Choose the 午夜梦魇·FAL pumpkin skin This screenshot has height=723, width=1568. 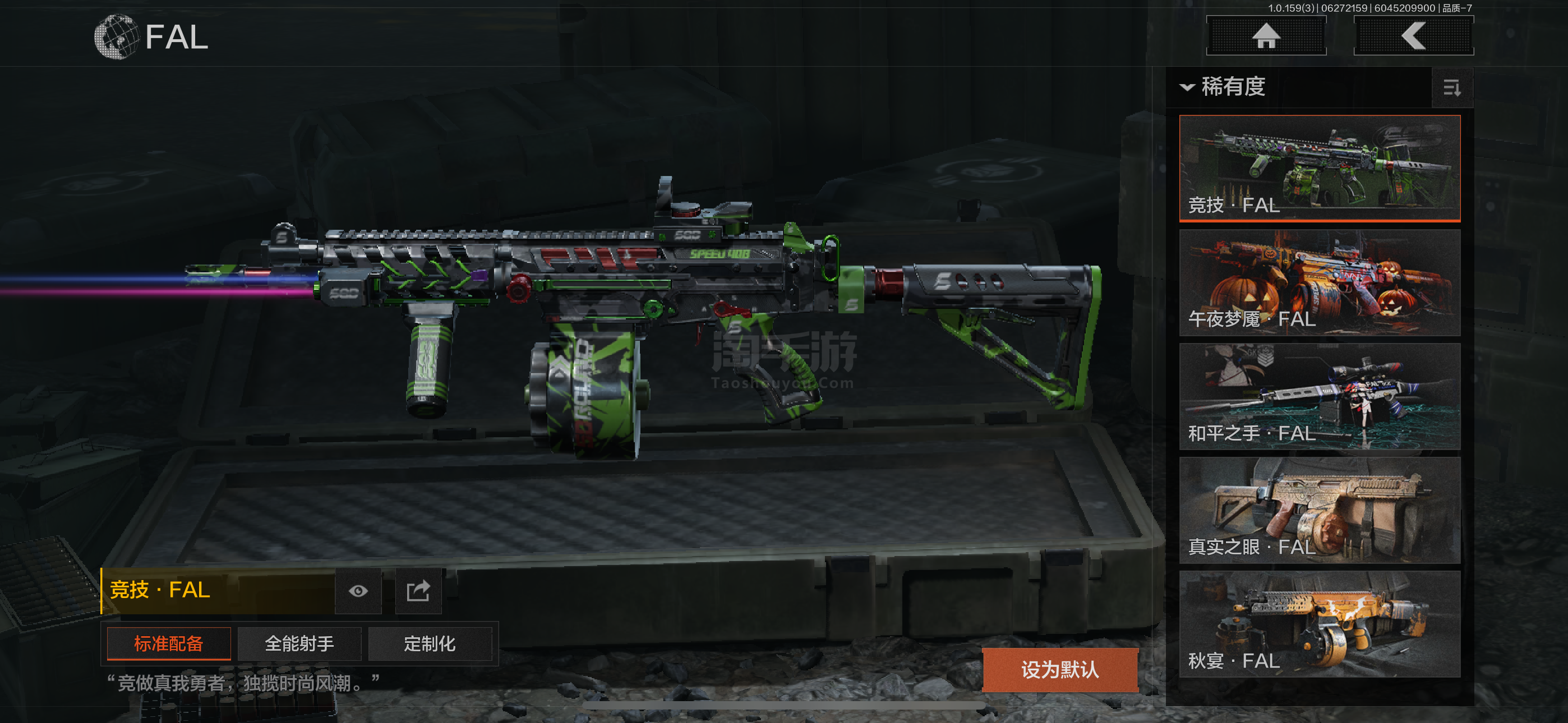click(x=1319, y=282)
